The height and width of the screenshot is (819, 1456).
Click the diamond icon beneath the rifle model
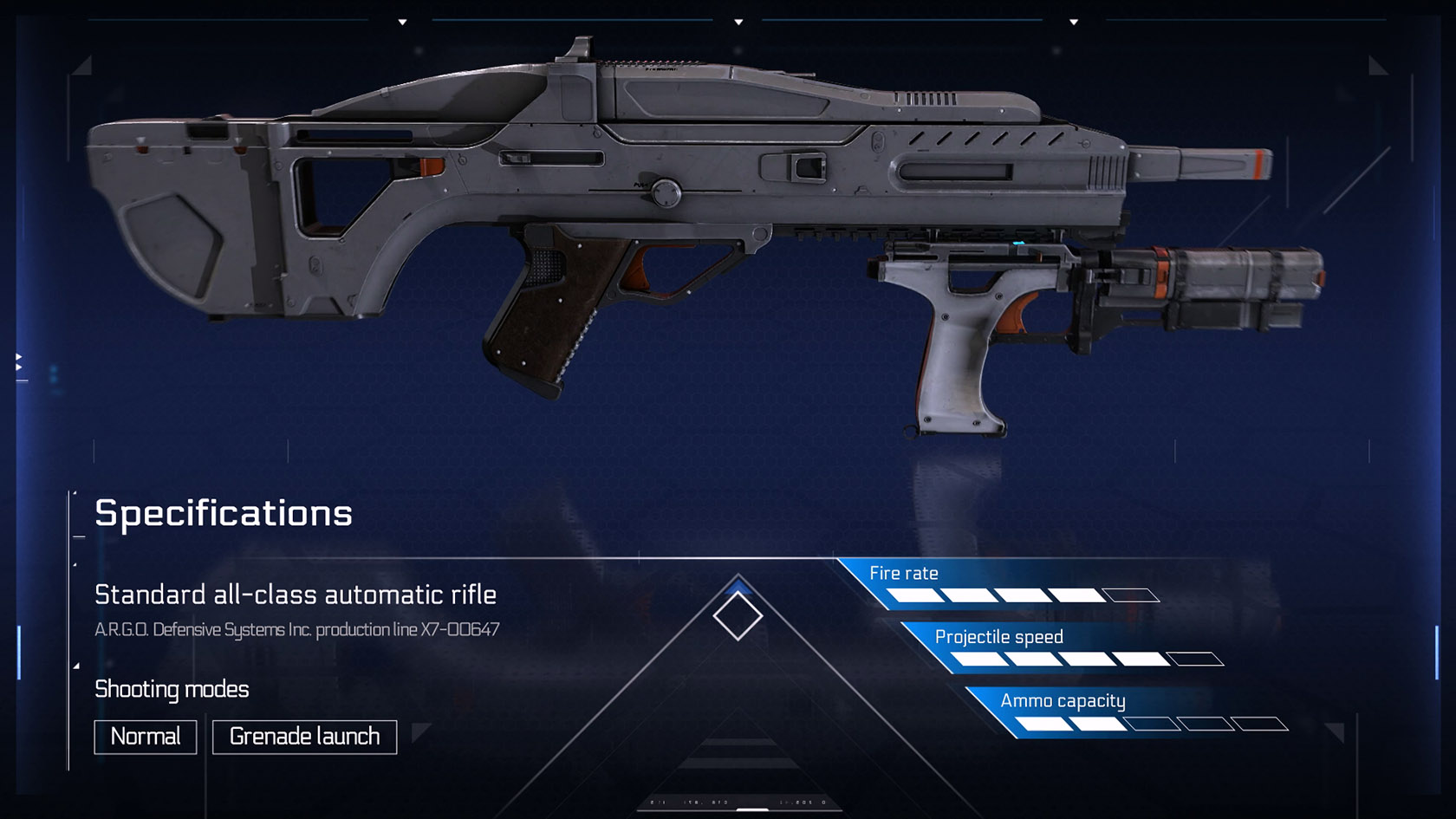coord(738,615)
